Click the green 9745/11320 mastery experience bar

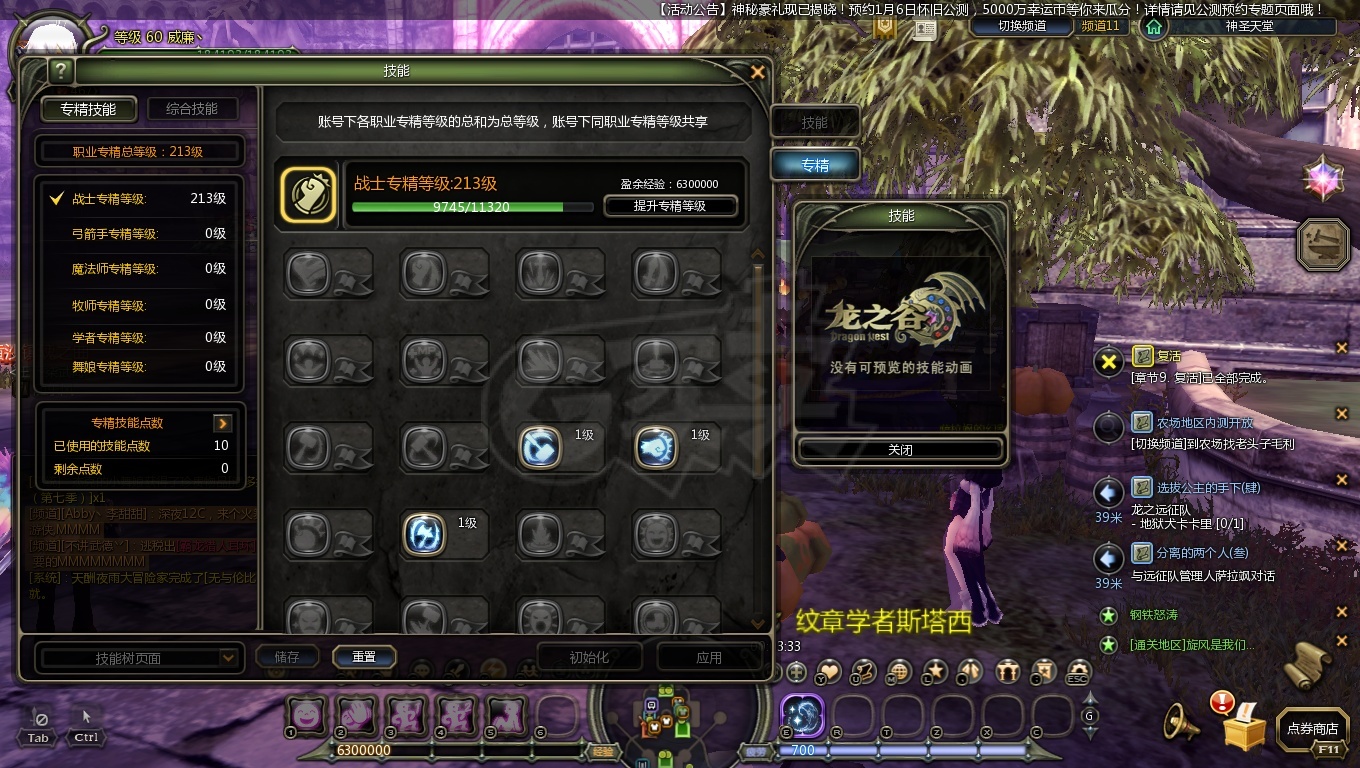coord(471,208)
